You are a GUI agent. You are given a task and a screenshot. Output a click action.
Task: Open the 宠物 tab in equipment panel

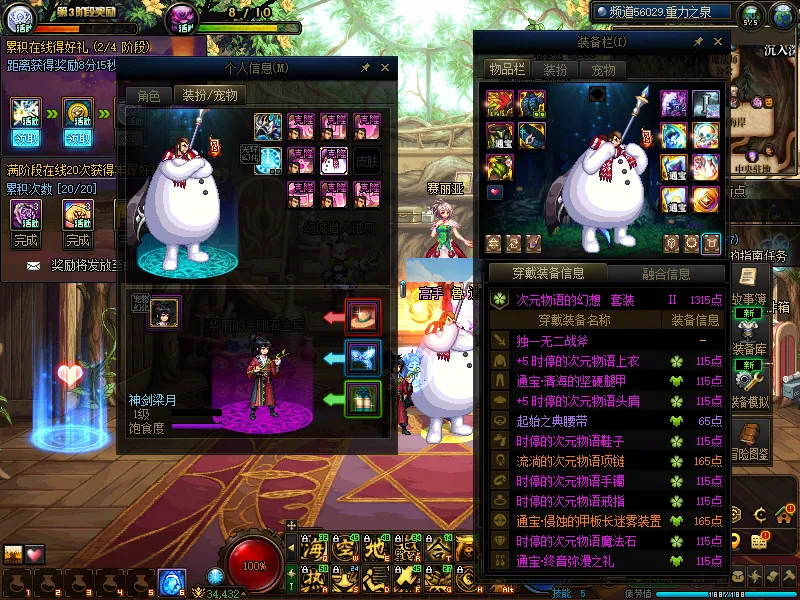coord(603,70)
